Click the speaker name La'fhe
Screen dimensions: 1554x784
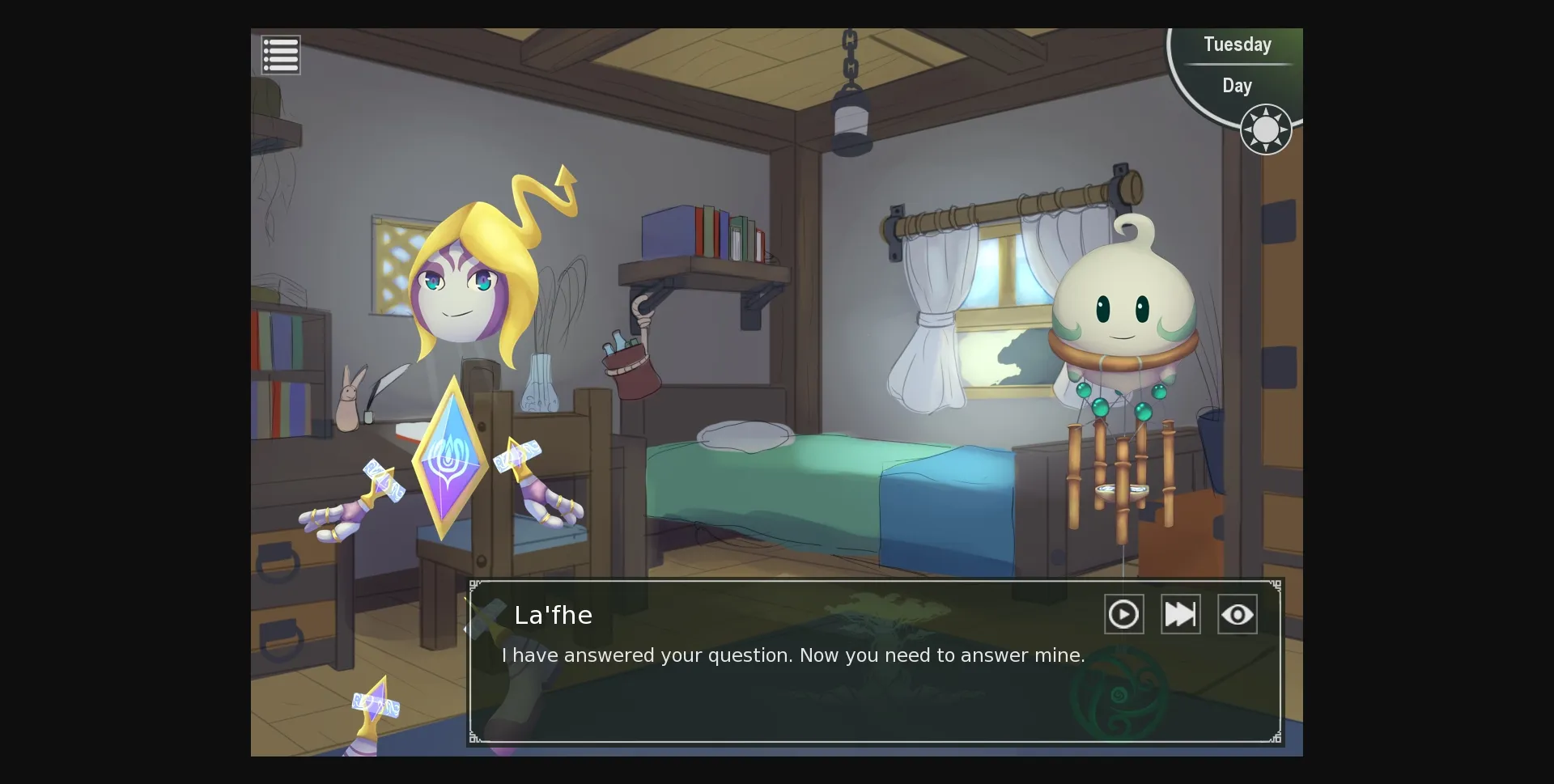click(554, 615)
